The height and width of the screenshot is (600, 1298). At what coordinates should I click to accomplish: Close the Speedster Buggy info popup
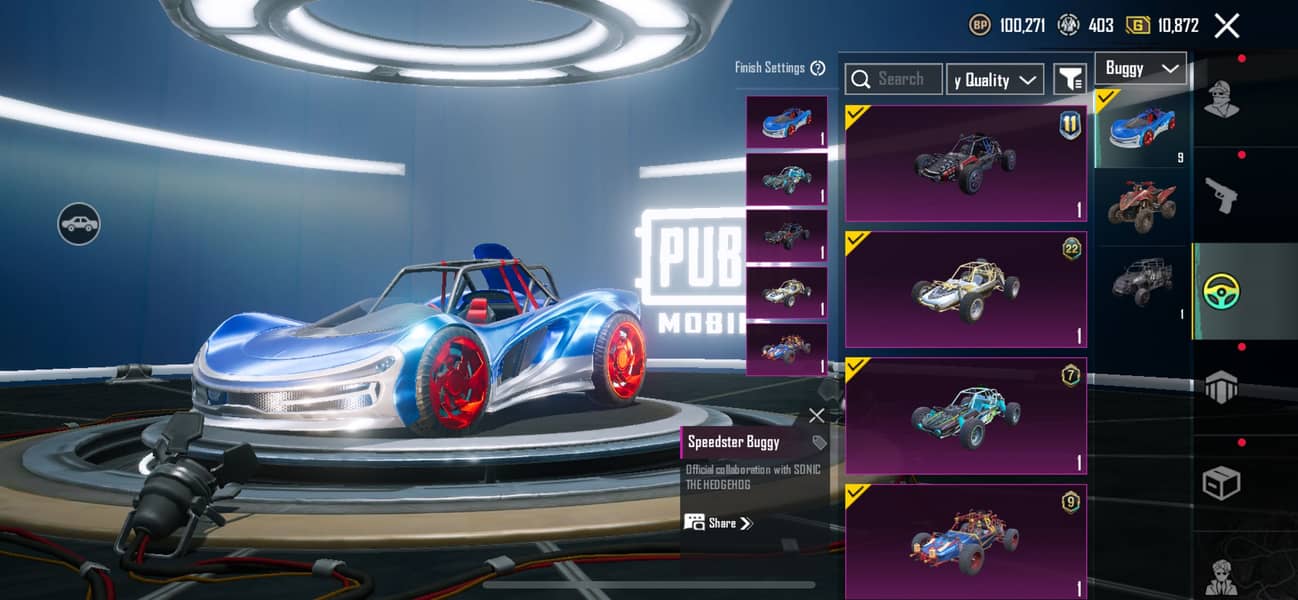(x=816, y=415)
